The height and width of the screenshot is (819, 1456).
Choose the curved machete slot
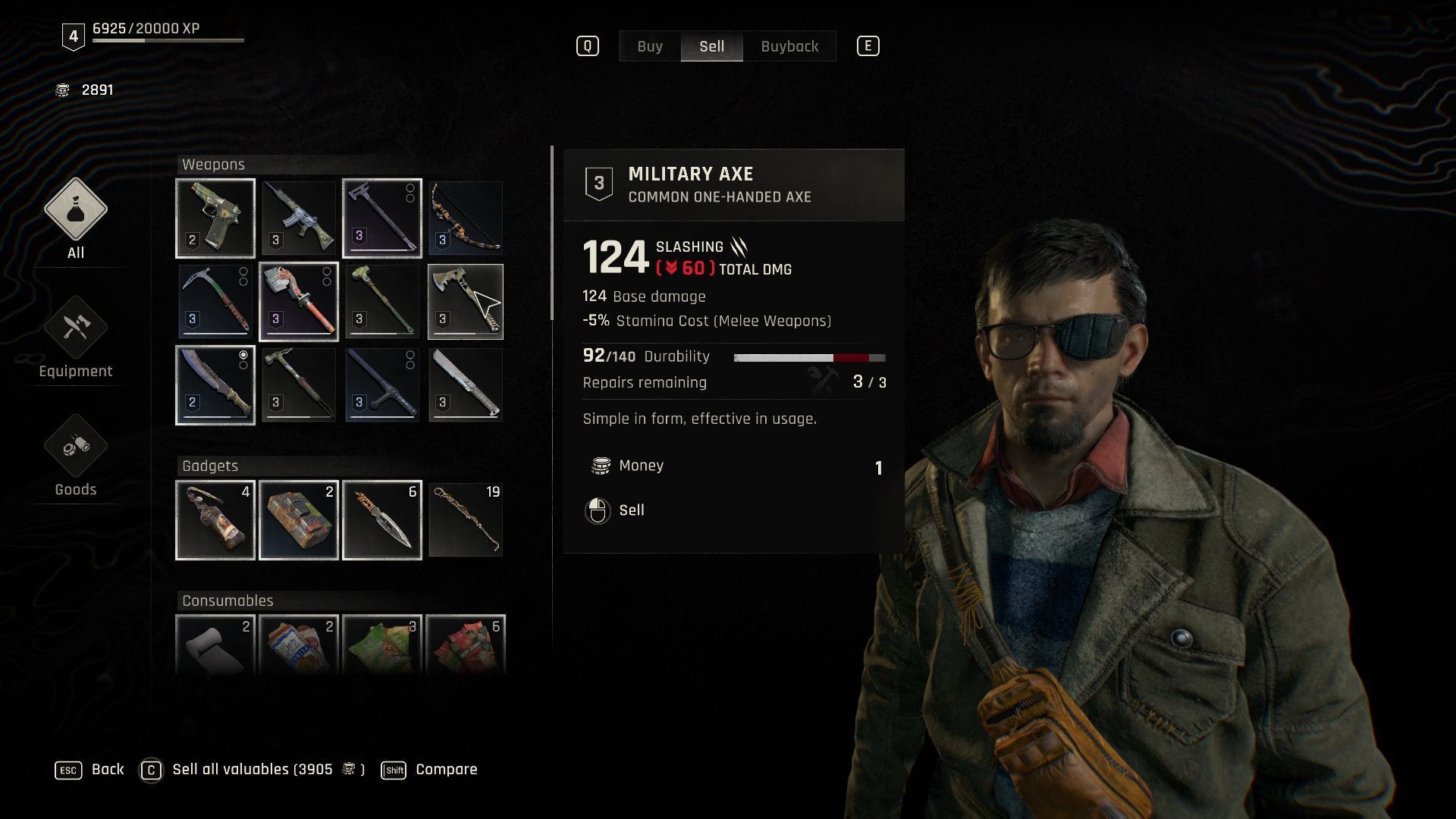pos(215,385)
